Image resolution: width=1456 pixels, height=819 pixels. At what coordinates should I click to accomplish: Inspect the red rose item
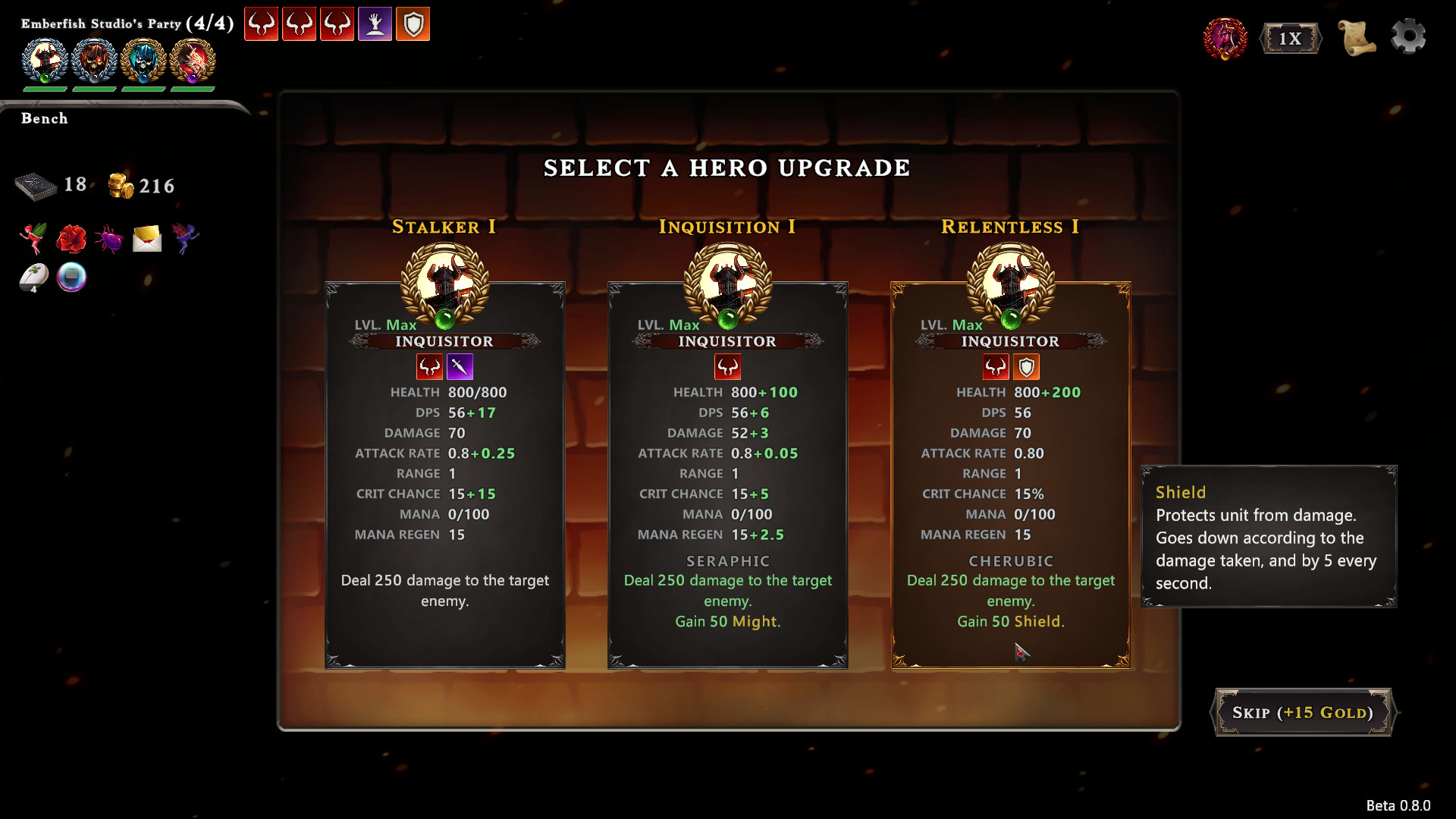(x=71, y=238)
